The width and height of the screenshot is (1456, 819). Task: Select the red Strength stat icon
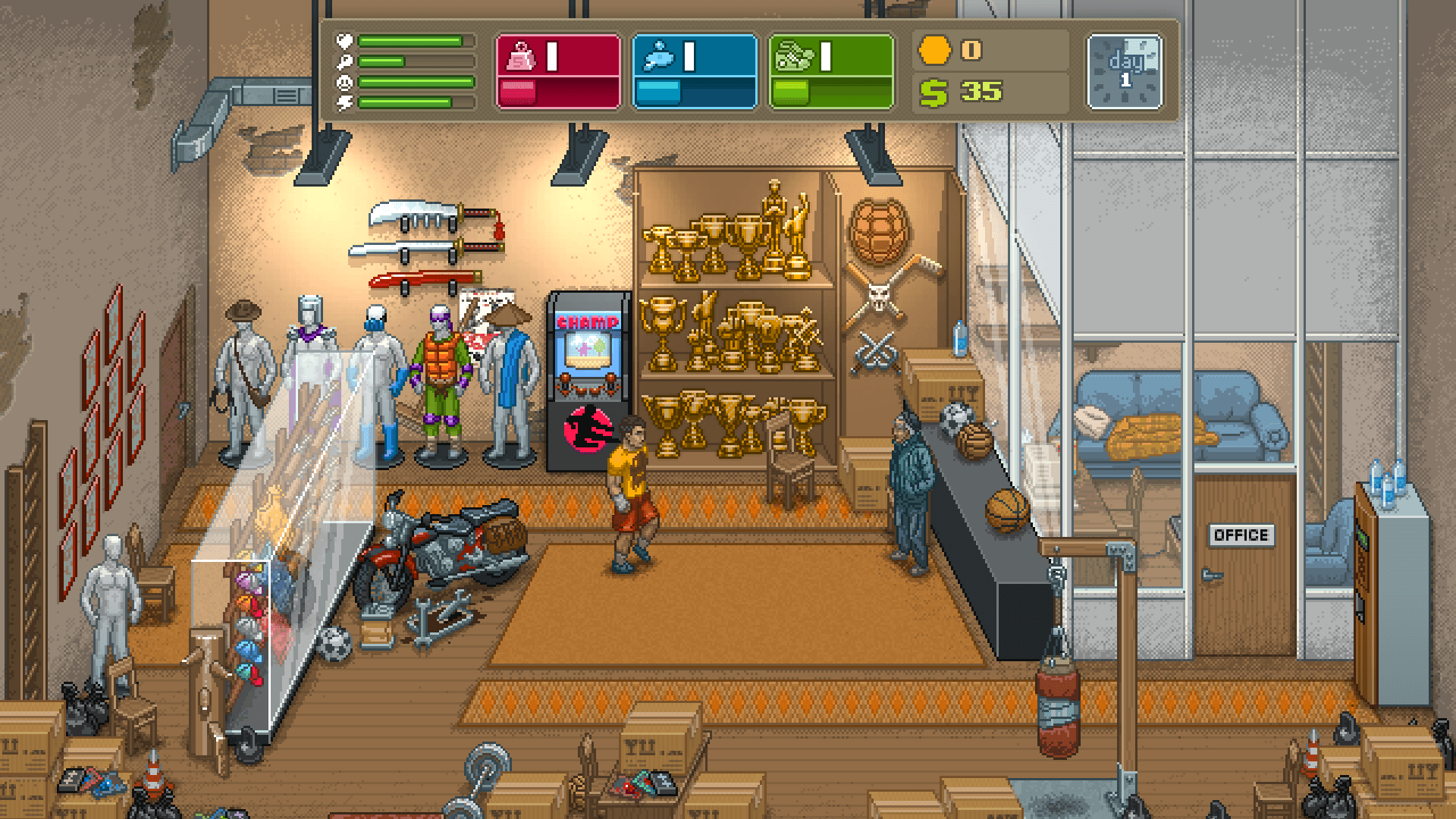point(520,55)
